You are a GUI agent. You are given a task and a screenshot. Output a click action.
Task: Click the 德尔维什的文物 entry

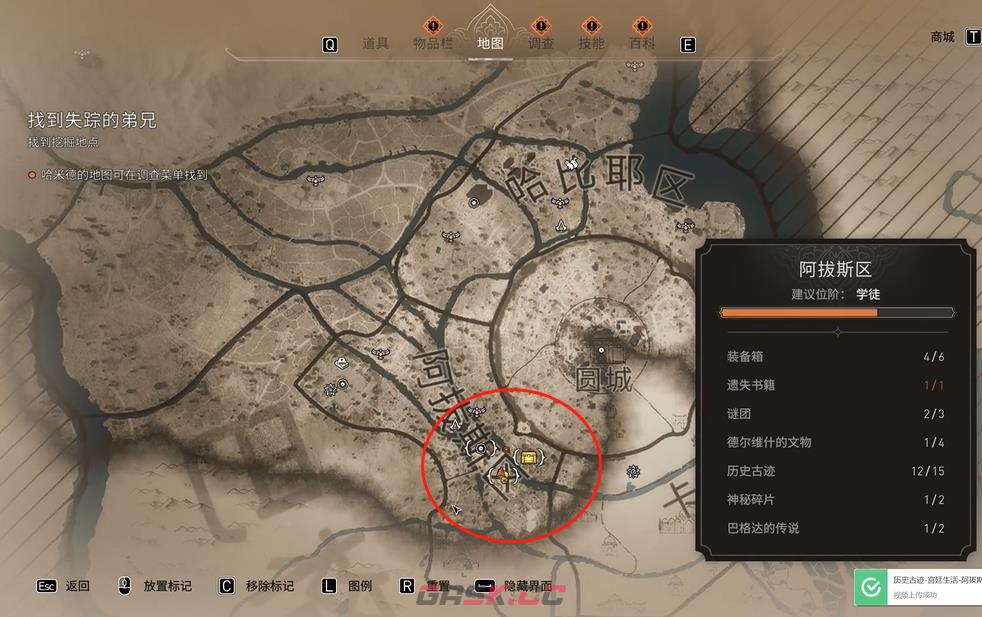coord(835,442)
